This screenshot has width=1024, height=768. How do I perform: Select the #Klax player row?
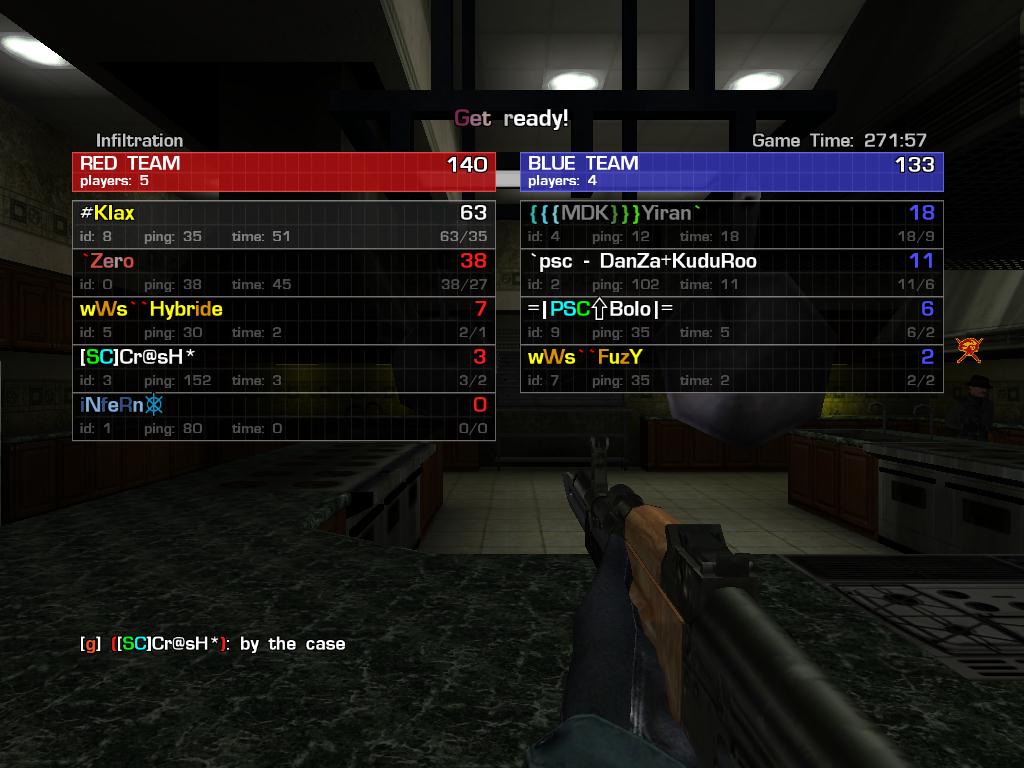(283, 224)
